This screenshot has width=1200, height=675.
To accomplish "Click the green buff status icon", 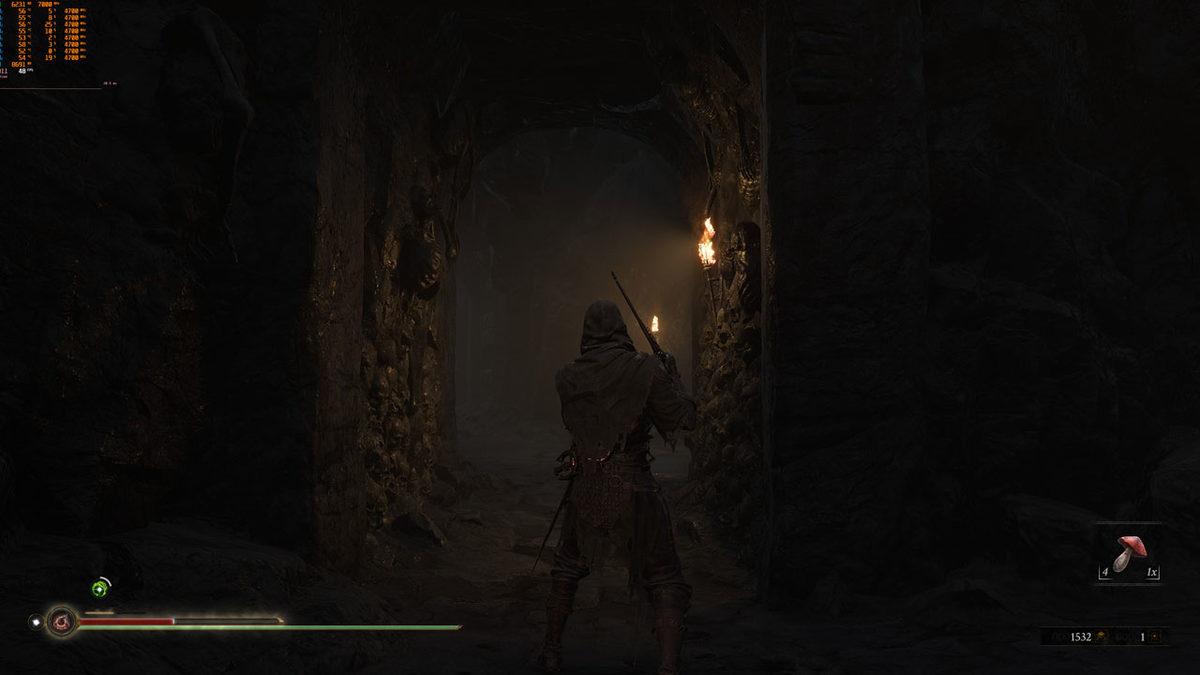I will click(100, 589).
